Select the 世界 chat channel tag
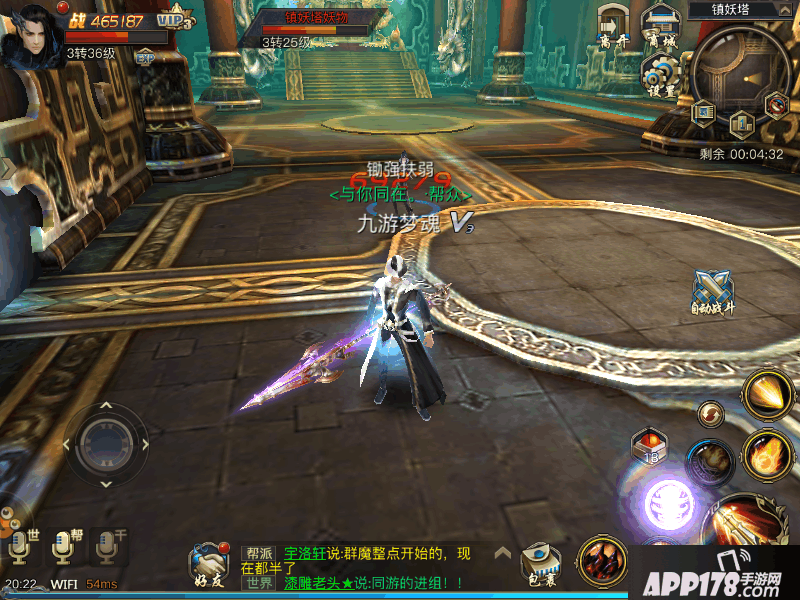This screenshot has height=600, width=800. coord(260,582)
